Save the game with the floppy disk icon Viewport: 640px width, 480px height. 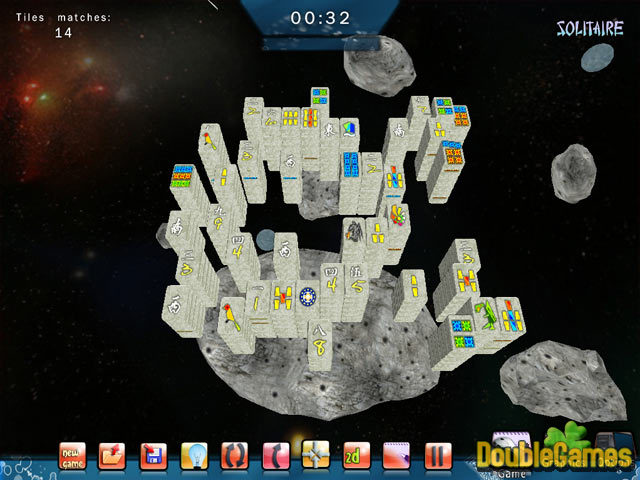tap(153, 455)
